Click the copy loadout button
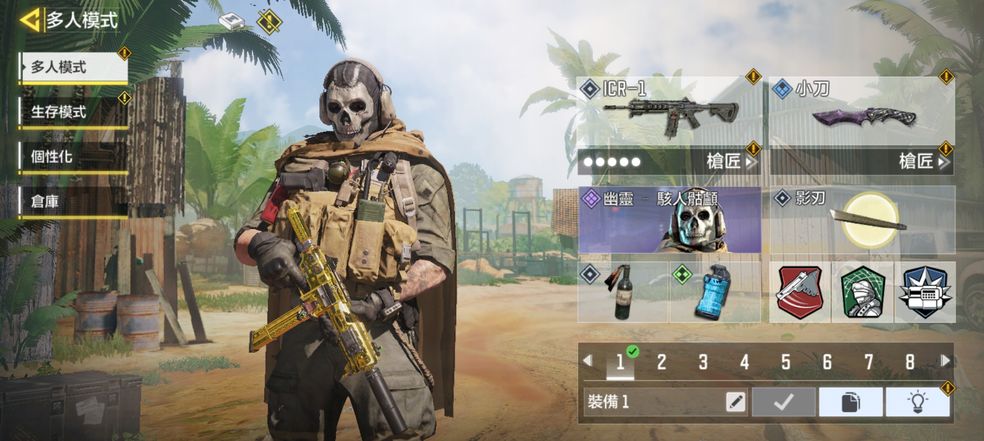Image resolution: width=984 pixels, height=441 pixels. click(x=850, y=402)
